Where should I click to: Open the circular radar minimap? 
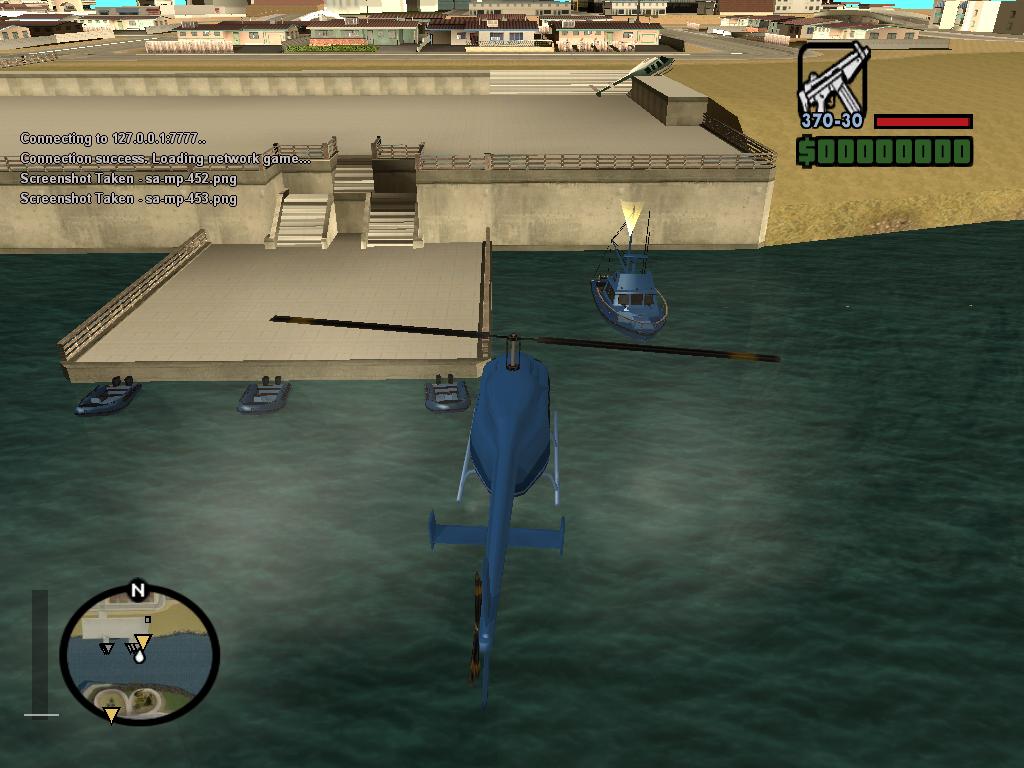tap(139, 655)
